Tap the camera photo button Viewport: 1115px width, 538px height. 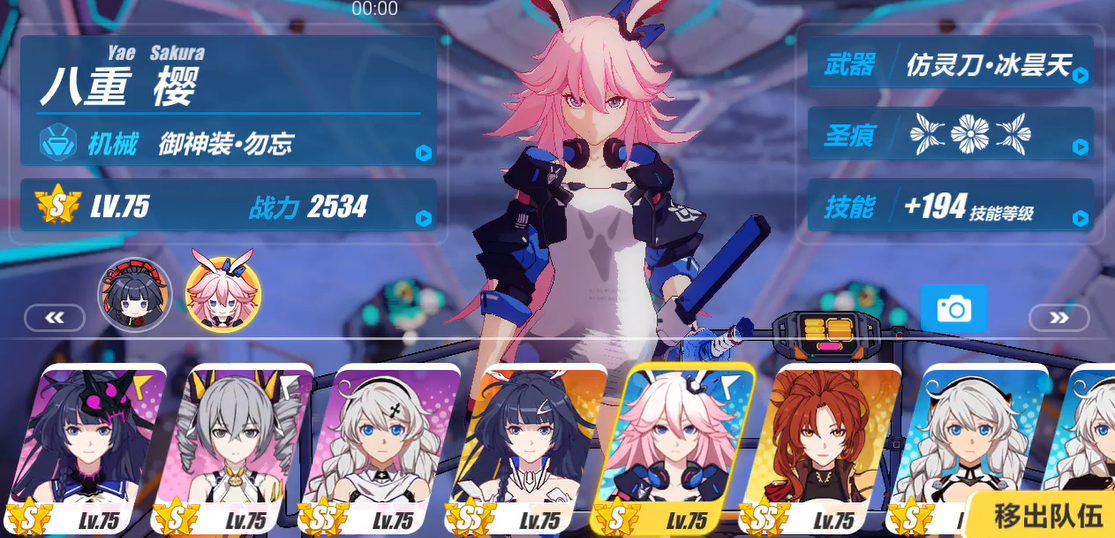[953, 309]
